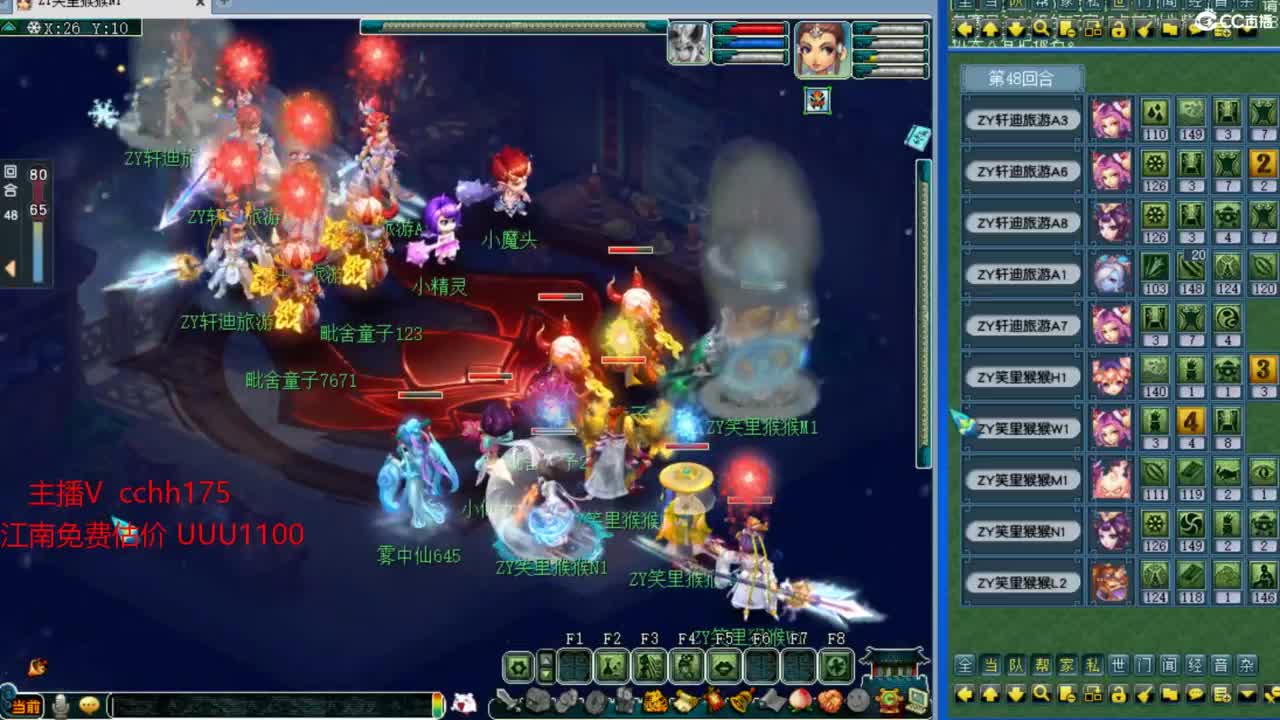Click the chat message input field

click(270, 707)
